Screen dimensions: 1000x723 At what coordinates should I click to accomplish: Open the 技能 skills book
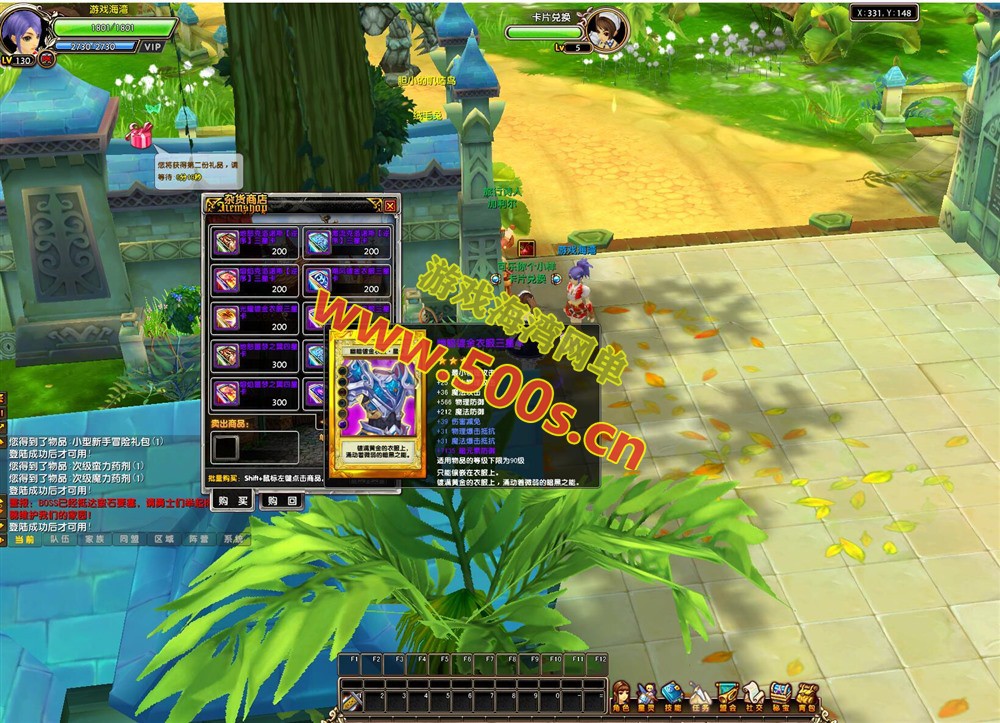[673, 694]
